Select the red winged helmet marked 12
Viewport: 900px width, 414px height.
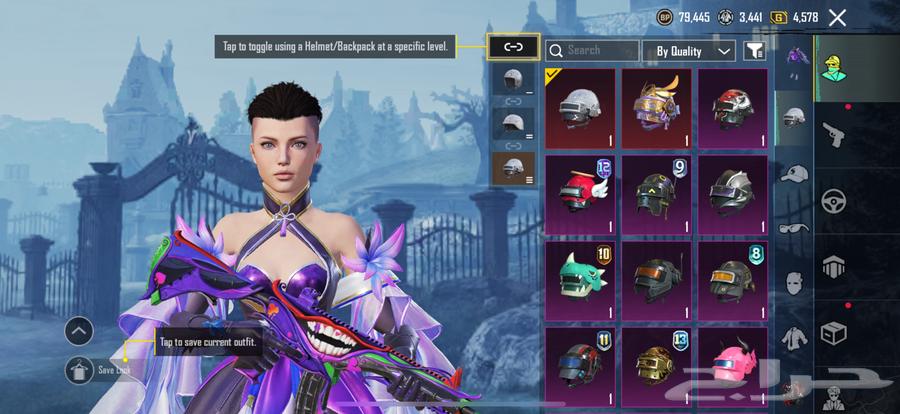tap(582, 194)
